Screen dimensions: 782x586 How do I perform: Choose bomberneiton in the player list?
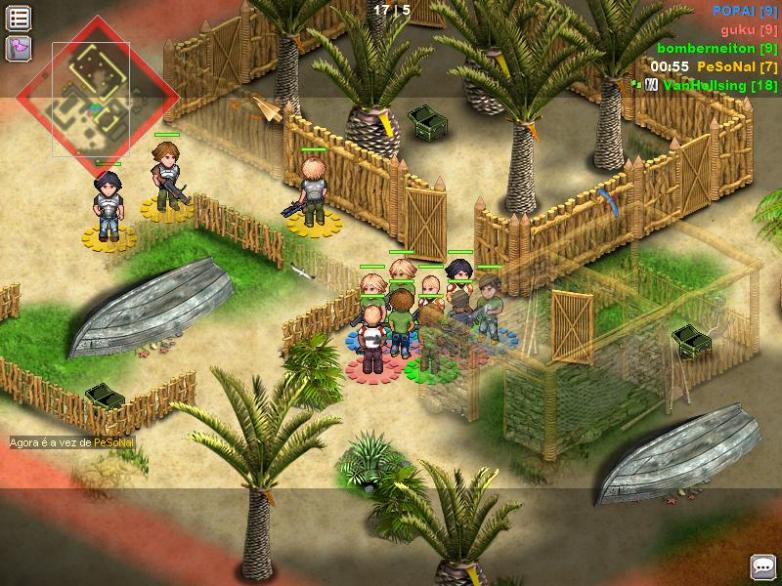pos(716,48)
